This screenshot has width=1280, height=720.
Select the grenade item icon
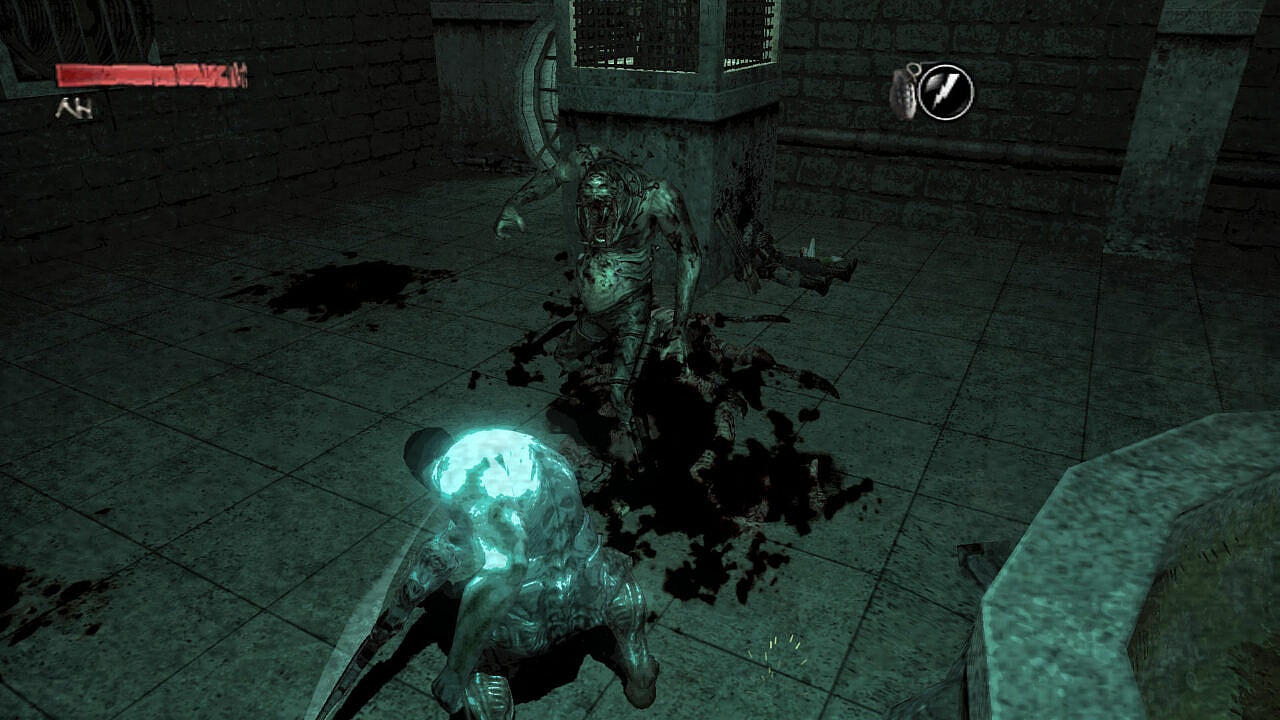(x=903, y=92)
